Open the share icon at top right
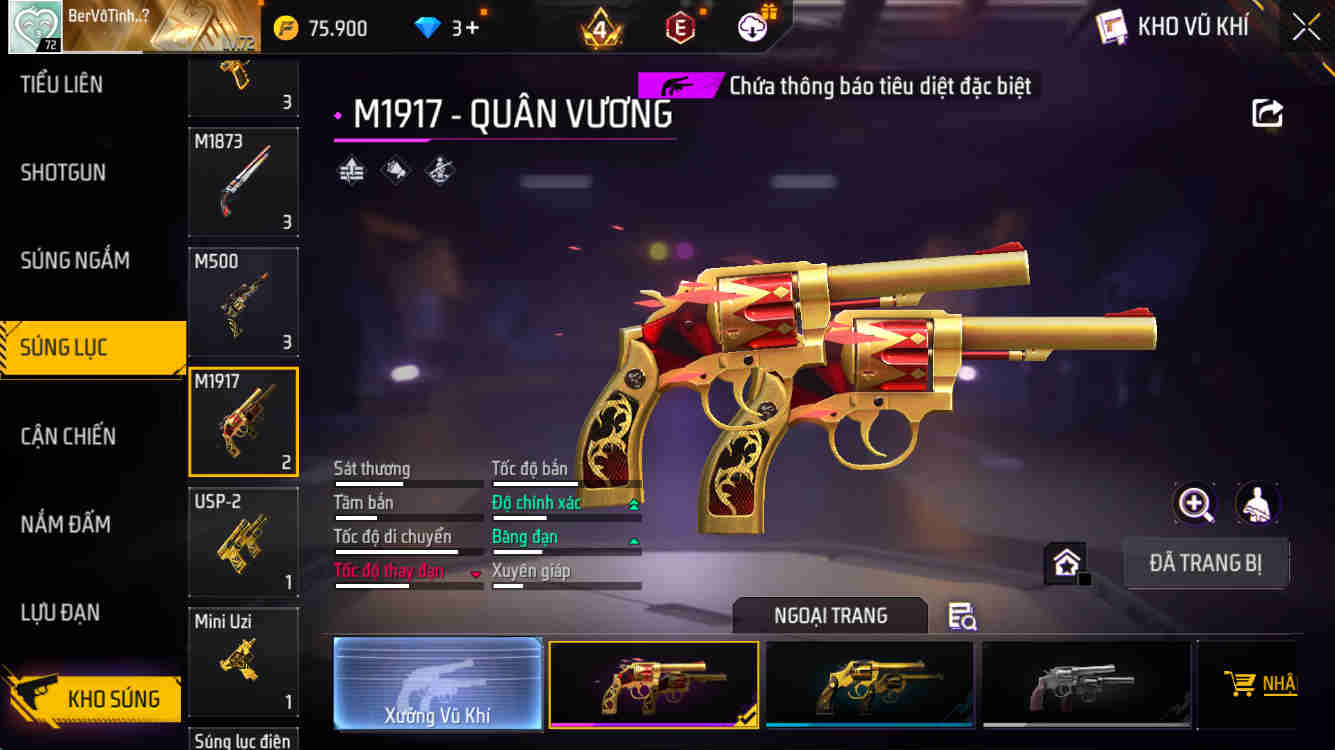This screenshot has height=750, width=1335. [1266, 113]
